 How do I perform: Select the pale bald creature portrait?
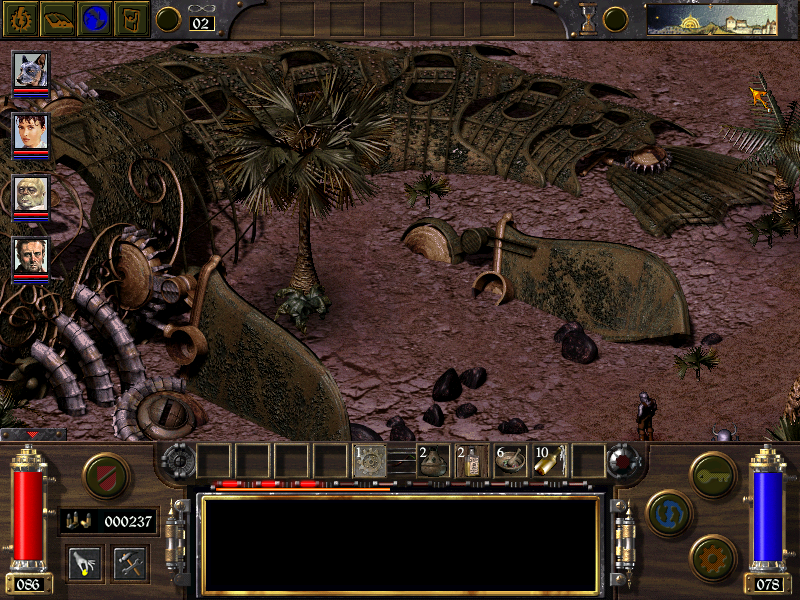pos(30,194)
